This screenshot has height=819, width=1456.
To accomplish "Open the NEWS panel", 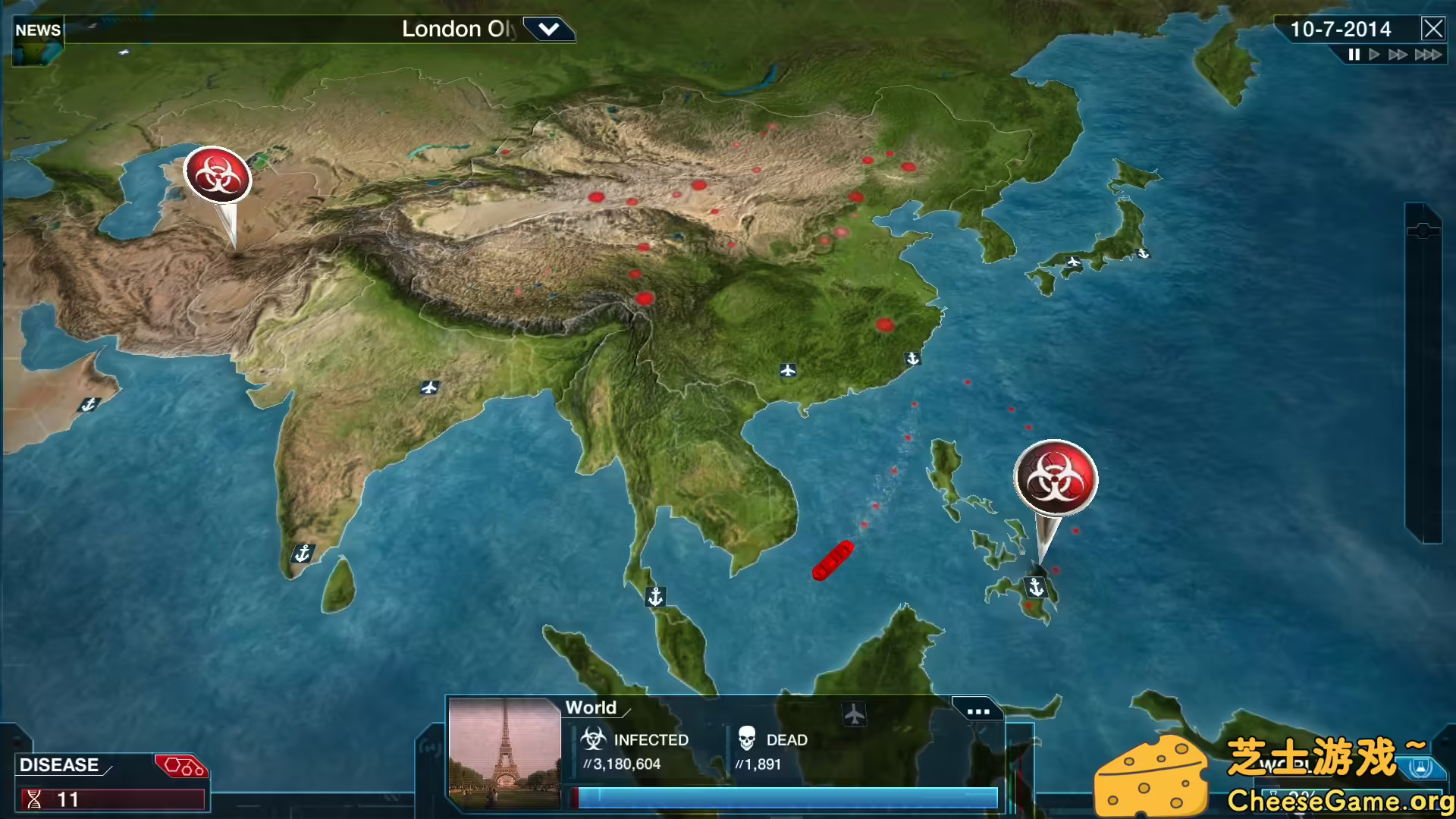I will [39, 30].
